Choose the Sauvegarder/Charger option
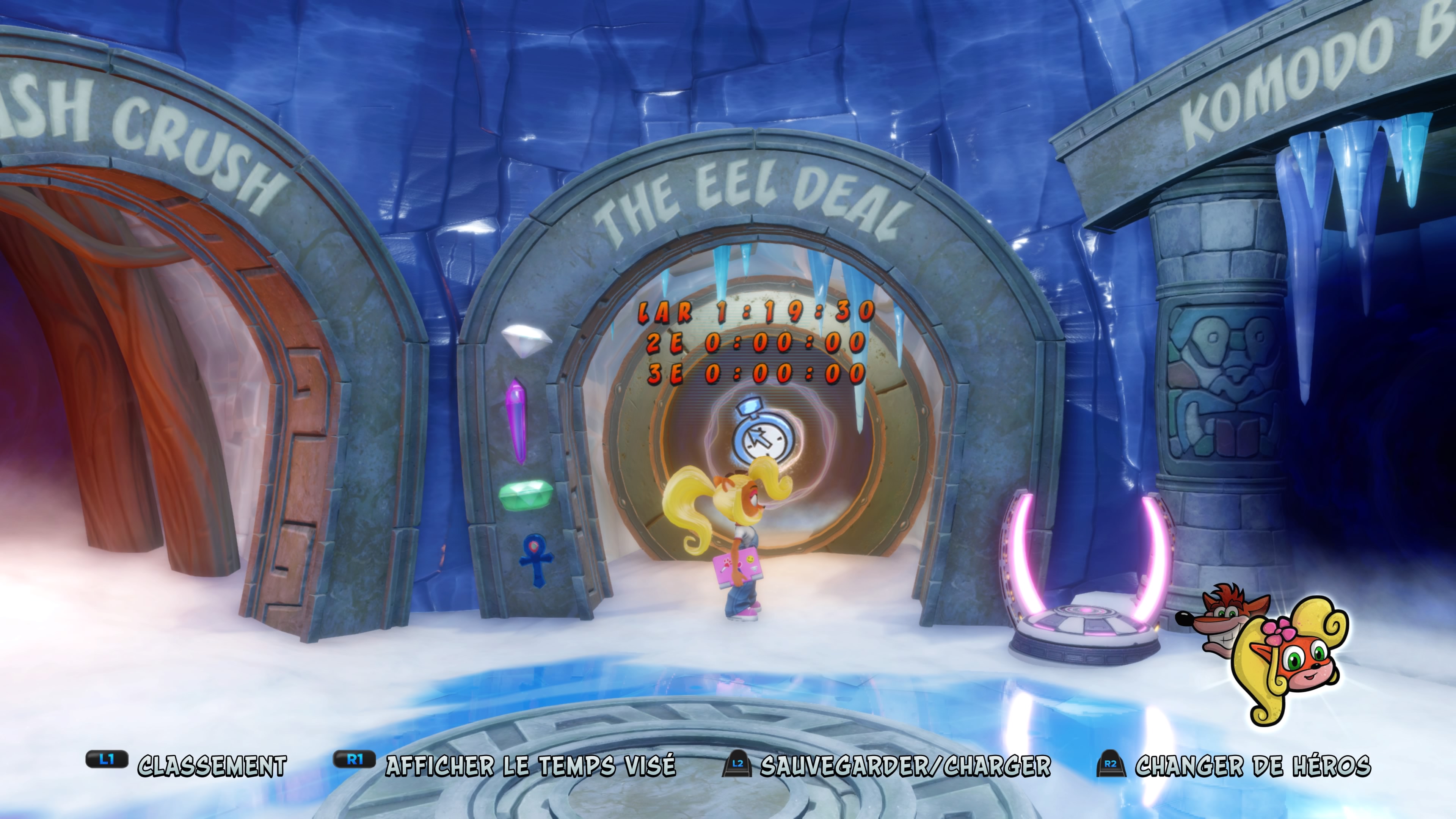This screenshot has width=1456, height=819. (x=905, y=766)
